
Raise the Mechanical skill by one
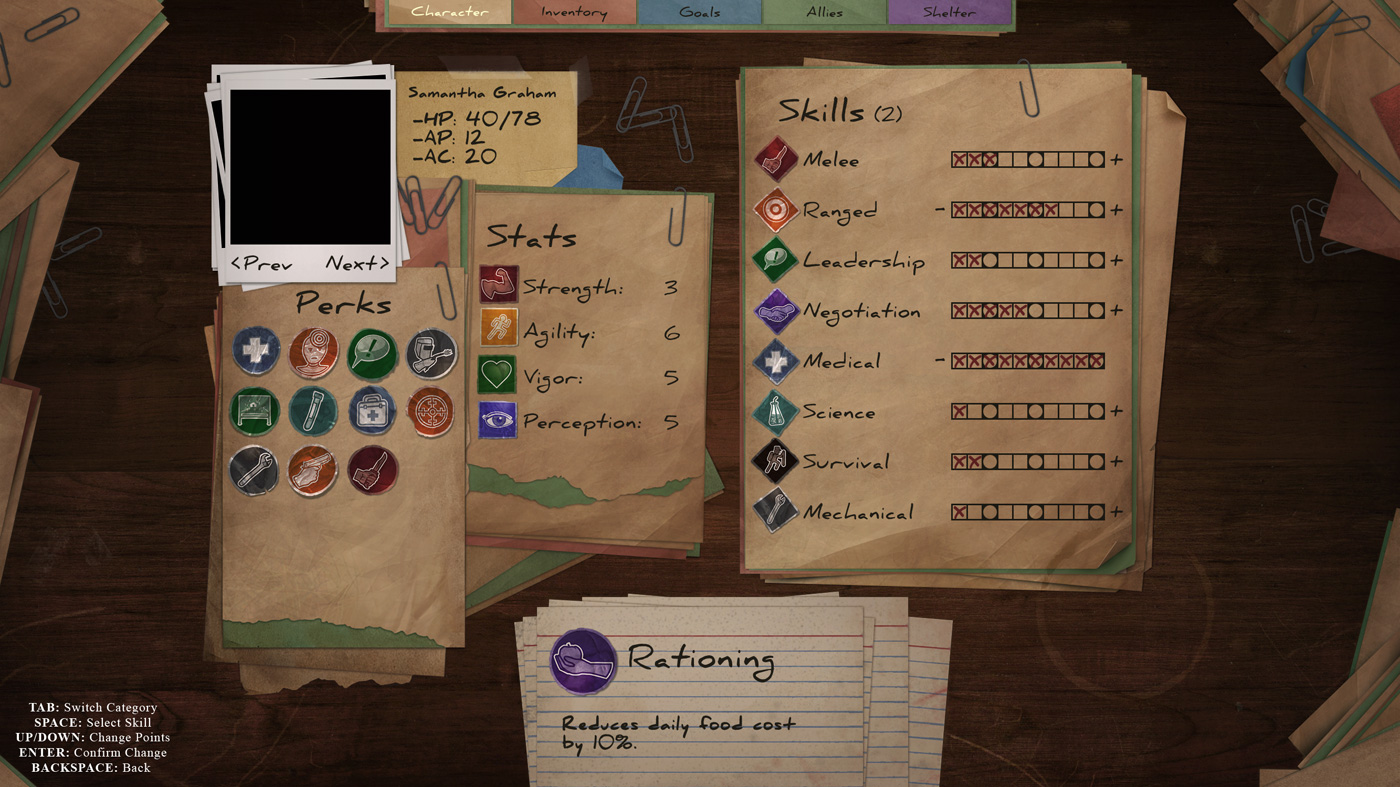pos(1116,512)
